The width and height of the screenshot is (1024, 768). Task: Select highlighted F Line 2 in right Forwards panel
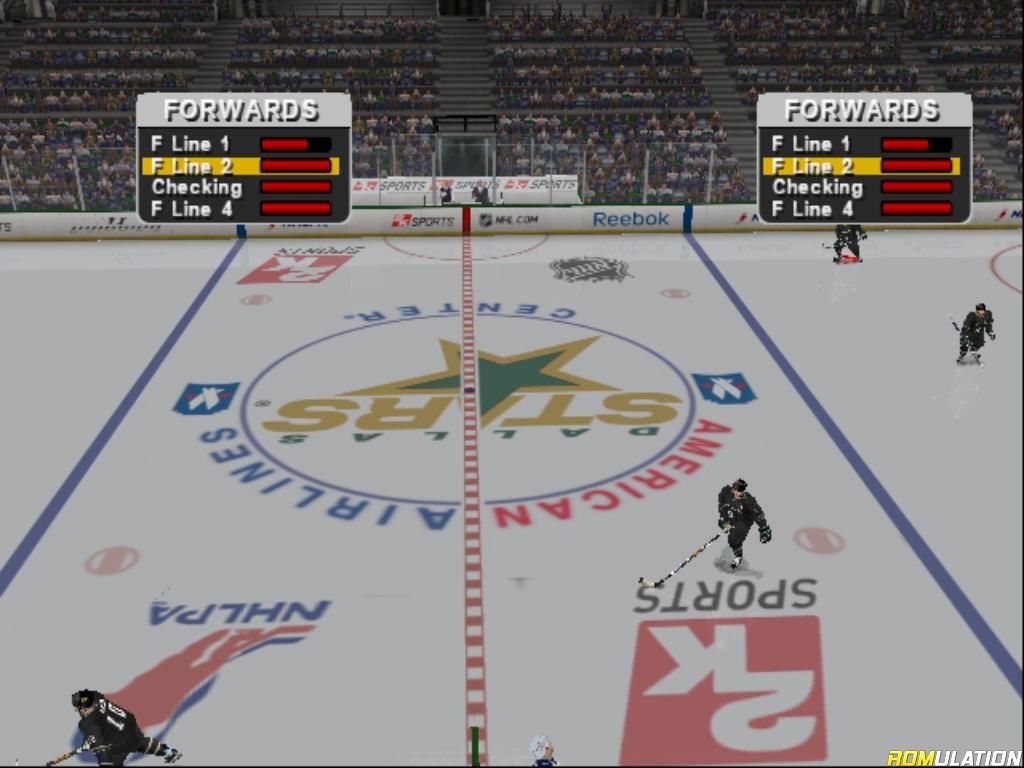point(811,166)
